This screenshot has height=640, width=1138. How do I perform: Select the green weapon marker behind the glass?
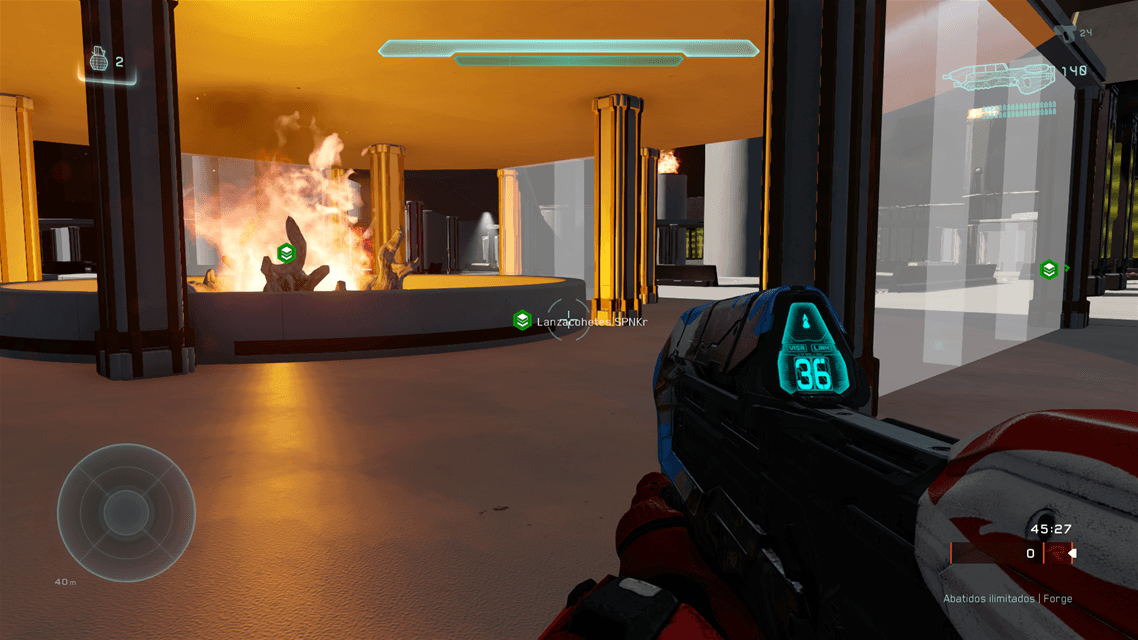point(1048,269)
